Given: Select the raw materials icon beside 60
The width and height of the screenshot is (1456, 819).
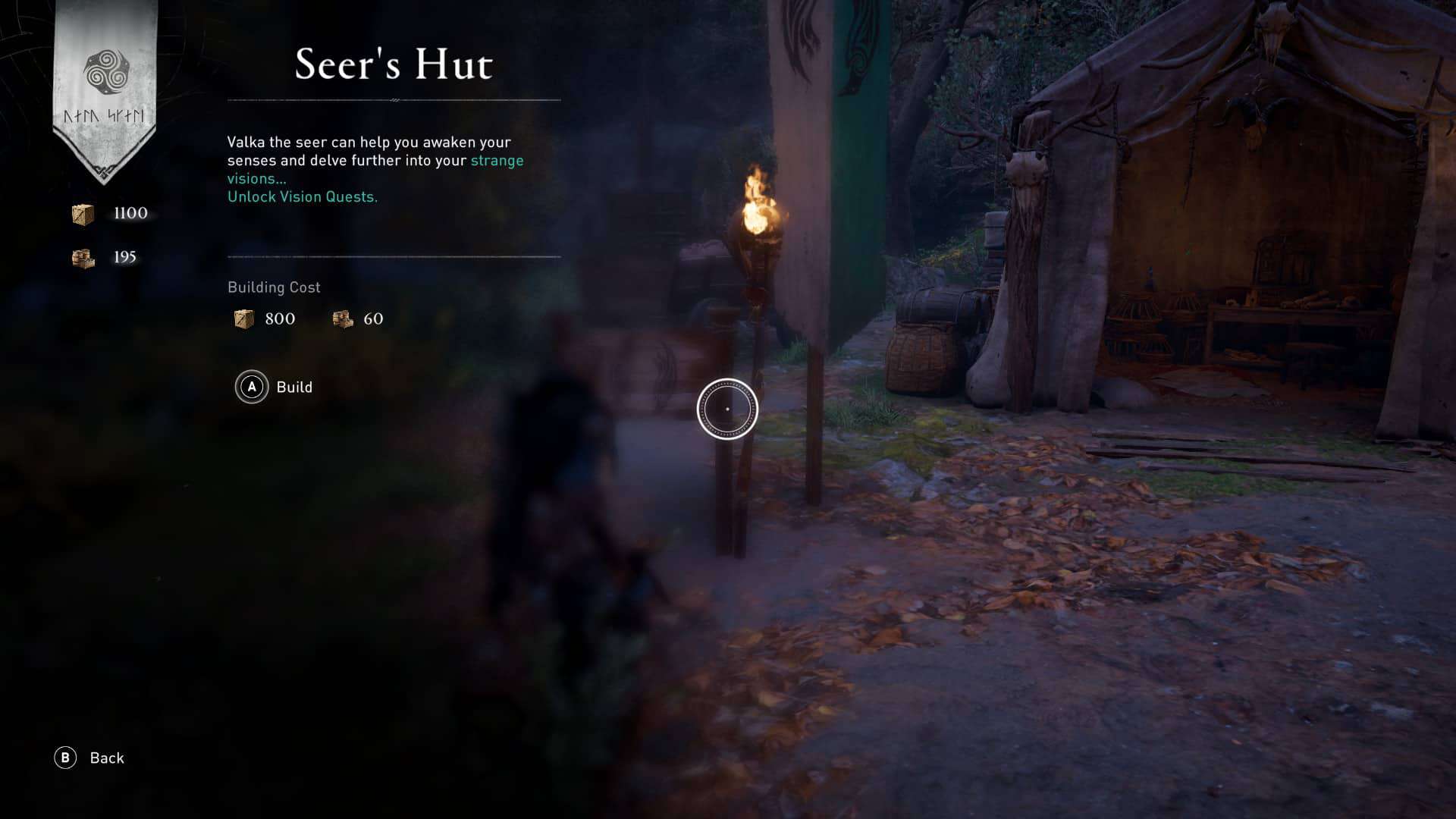Looking at the screenshot, I should (x=342, y=318).
